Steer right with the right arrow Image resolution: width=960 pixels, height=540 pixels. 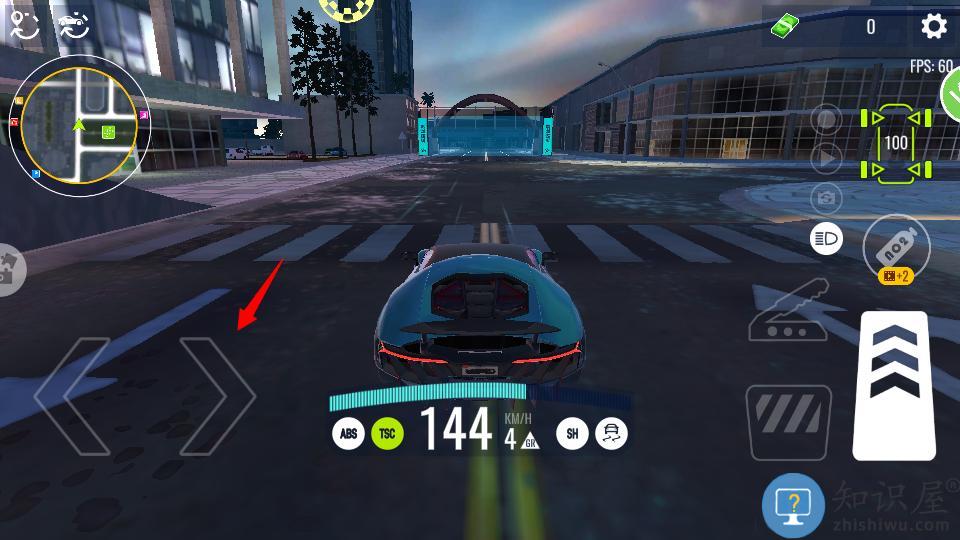[x=217, y=396]
